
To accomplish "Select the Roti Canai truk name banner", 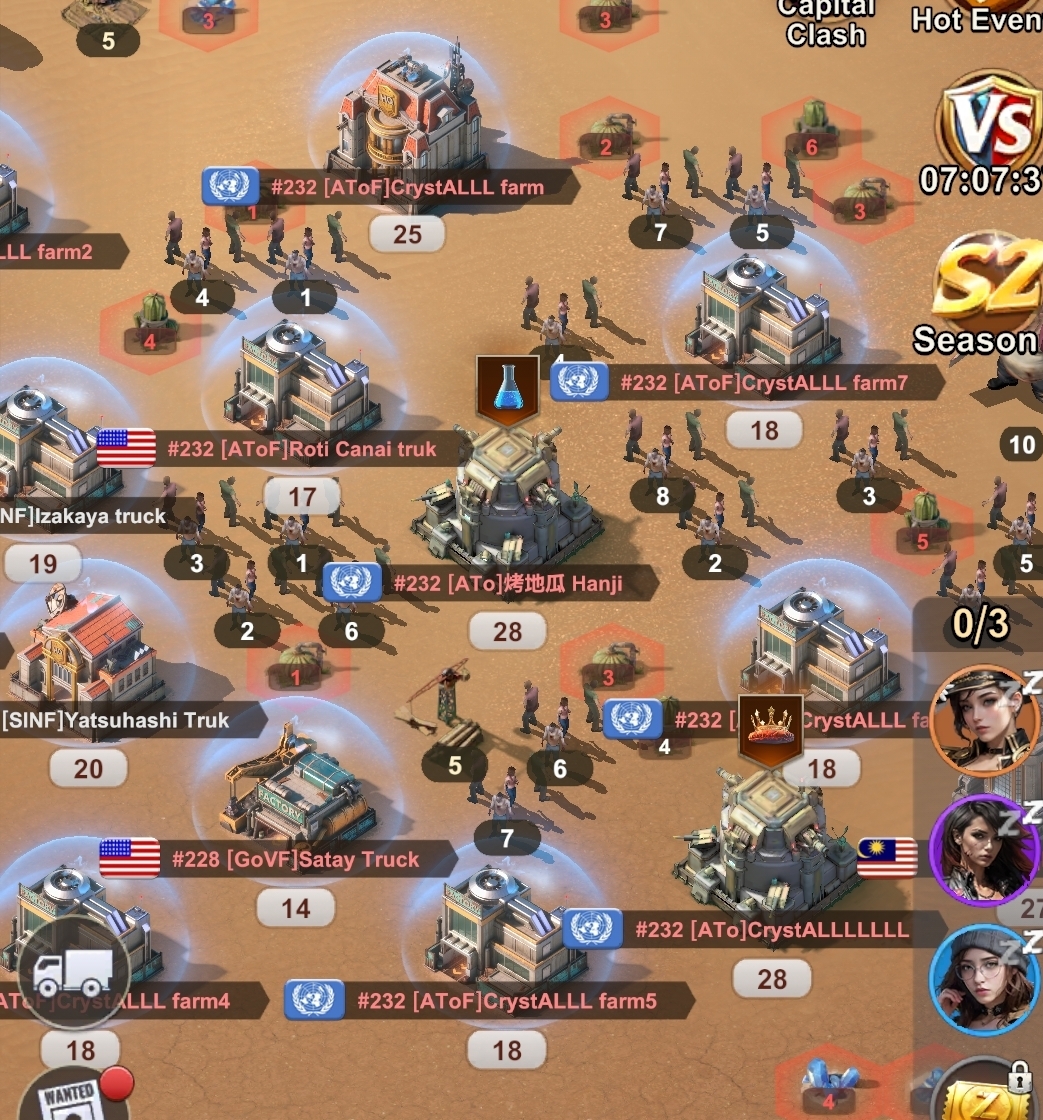I will point(301,449).
